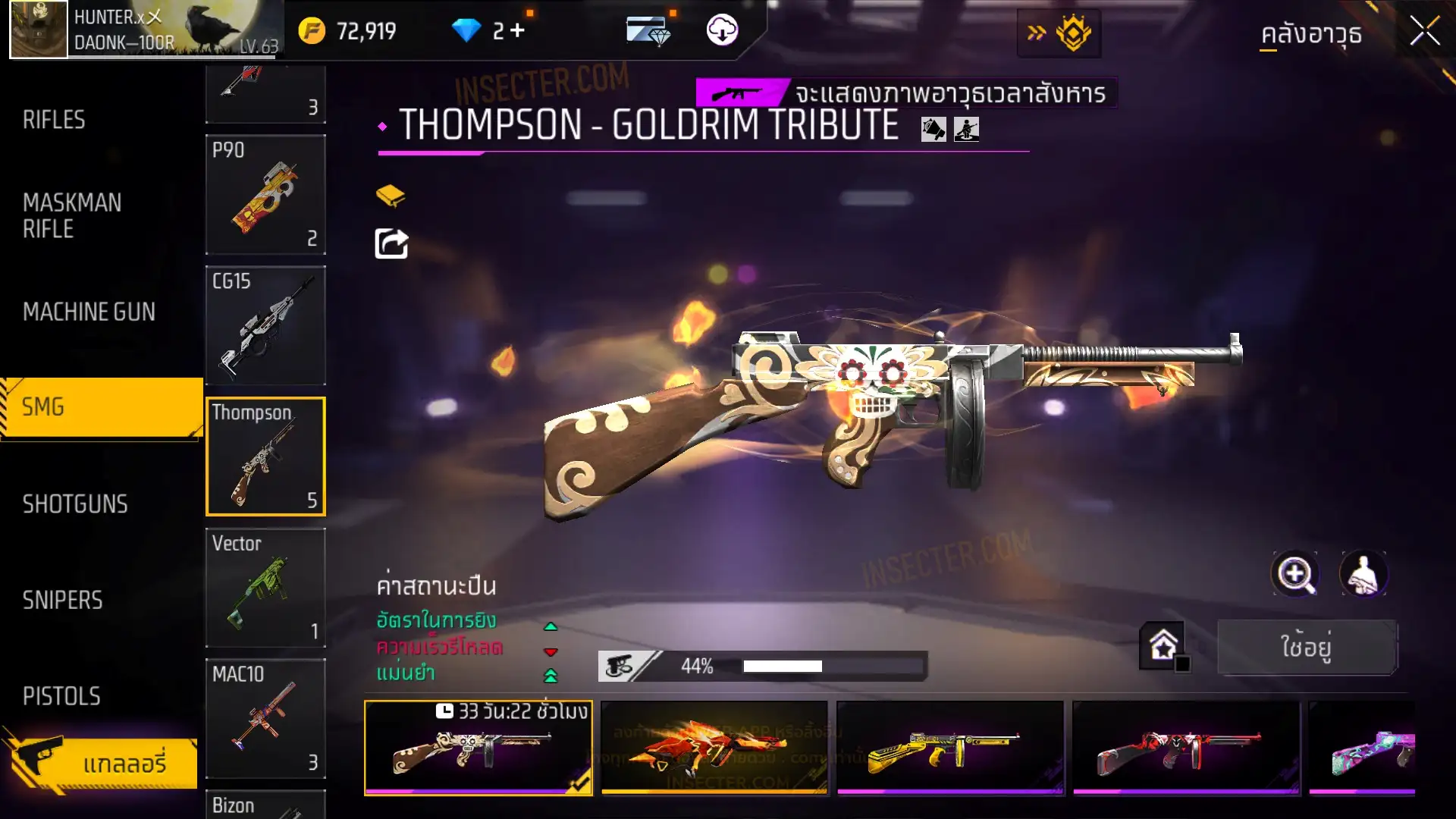1456x819 pixels.
Task: Select the red flame Thompson skin
Action: [x=714, y=748]
